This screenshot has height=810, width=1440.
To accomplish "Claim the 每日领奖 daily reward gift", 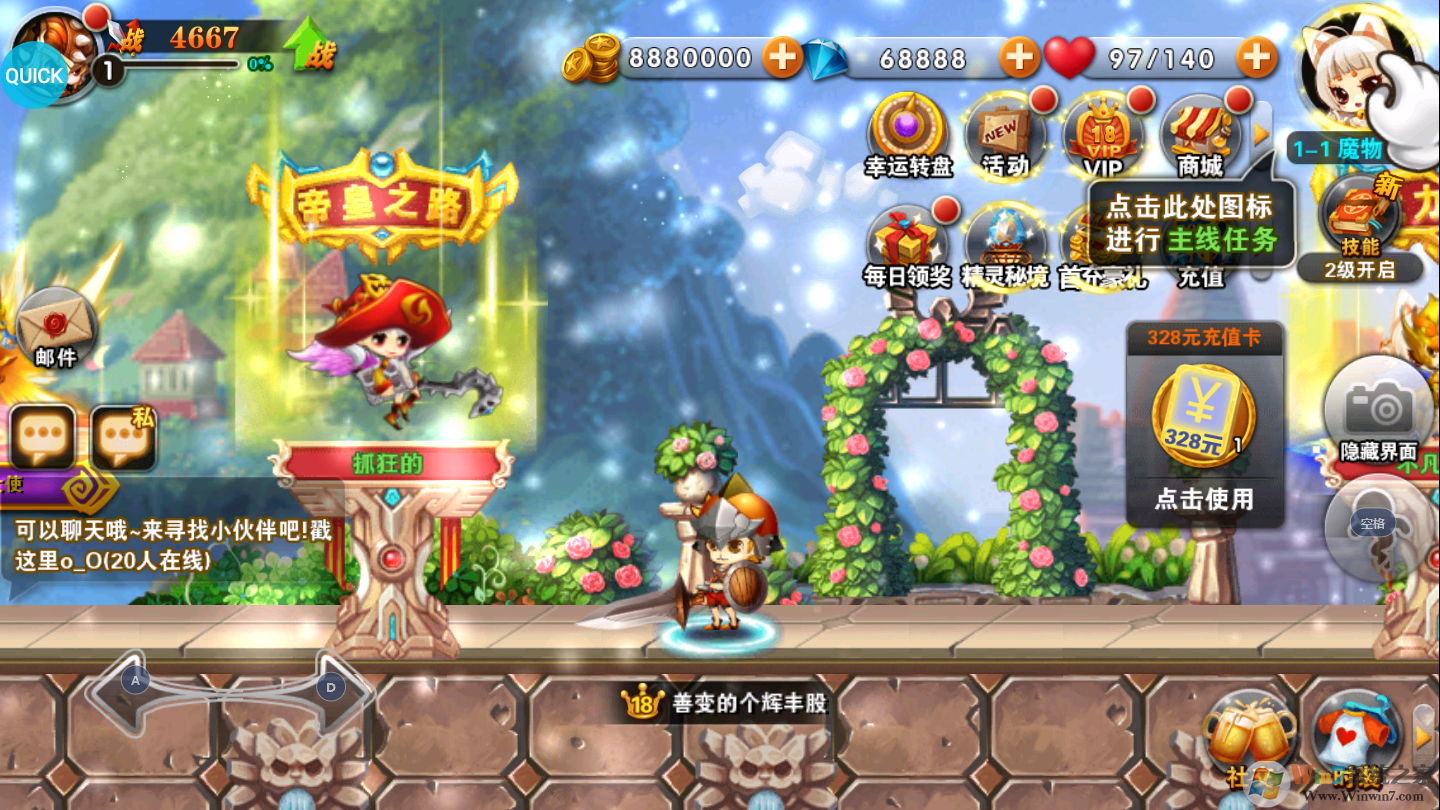I will (x=907, y=245).
